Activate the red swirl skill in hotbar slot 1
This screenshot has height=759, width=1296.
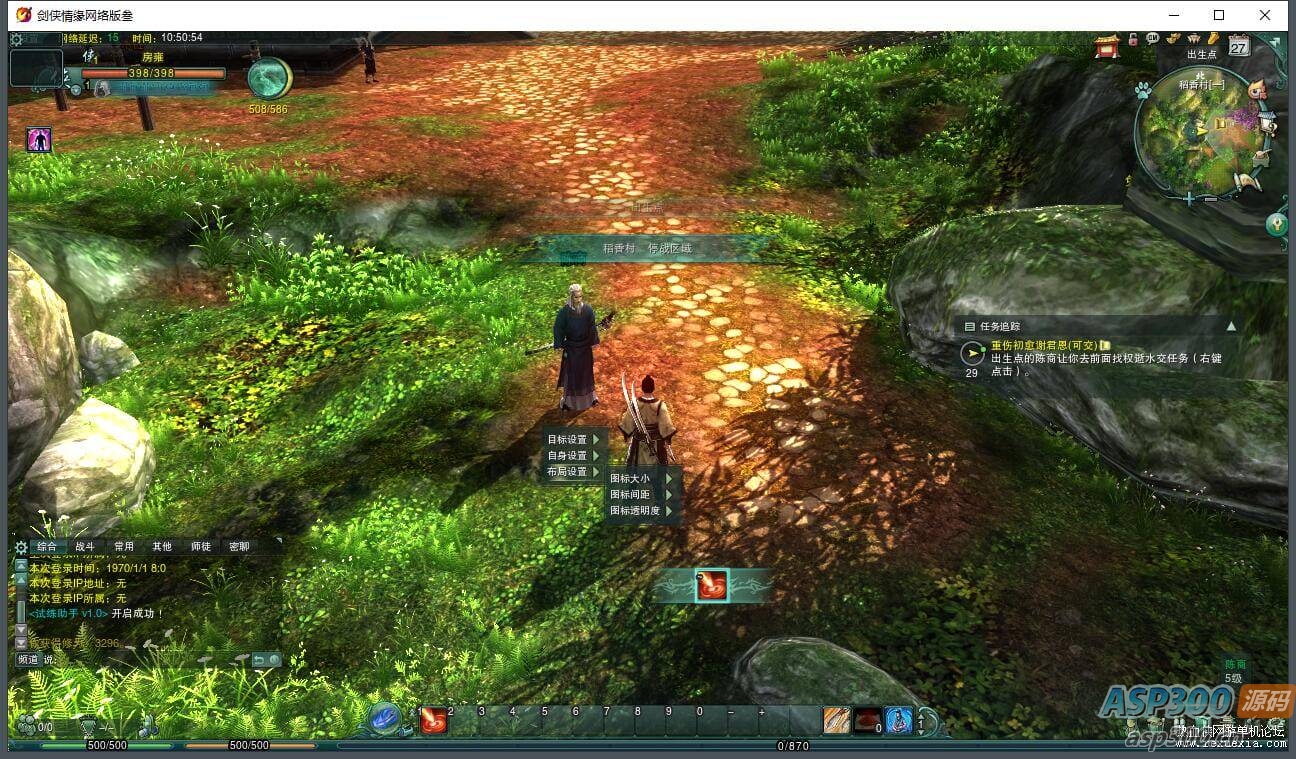click(433, 720)
